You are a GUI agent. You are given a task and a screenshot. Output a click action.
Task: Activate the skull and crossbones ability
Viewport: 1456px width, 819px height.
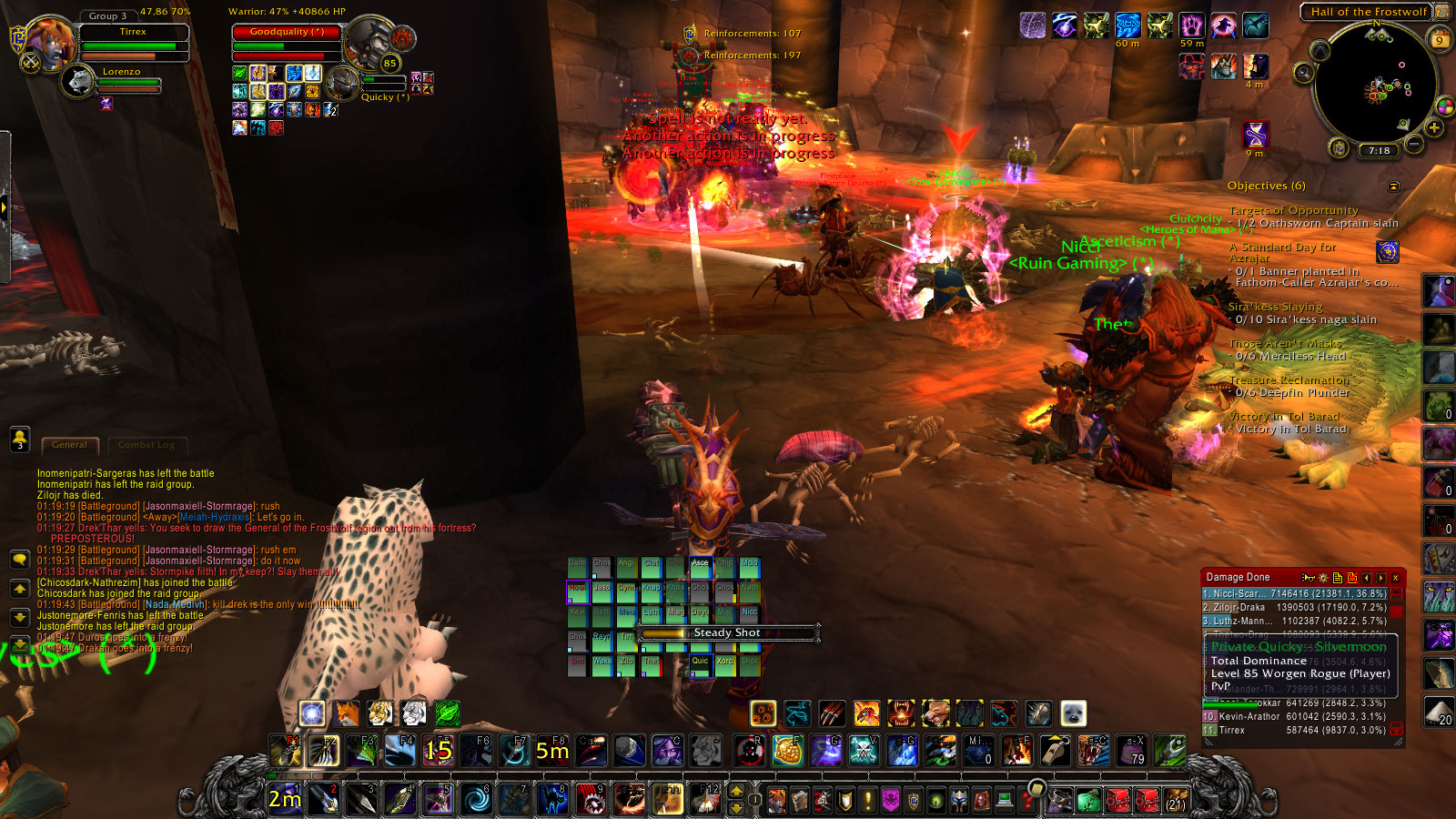pos(863,751)
